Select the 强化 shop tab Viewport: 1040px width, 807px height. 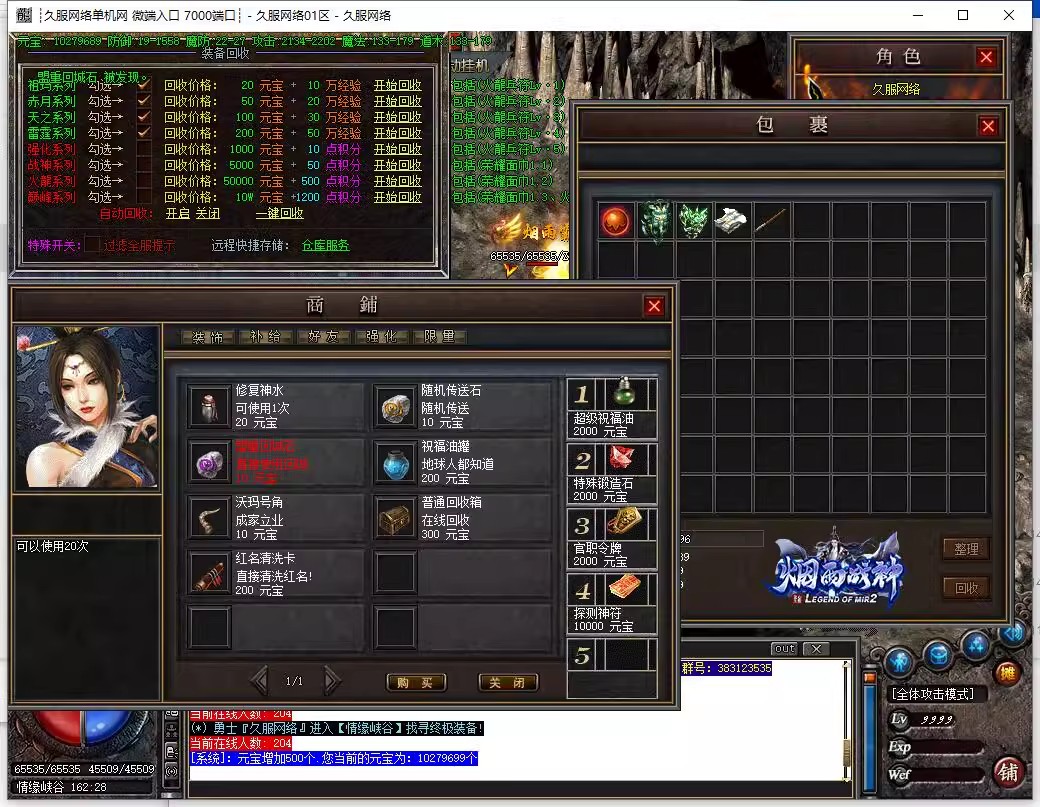382,337
